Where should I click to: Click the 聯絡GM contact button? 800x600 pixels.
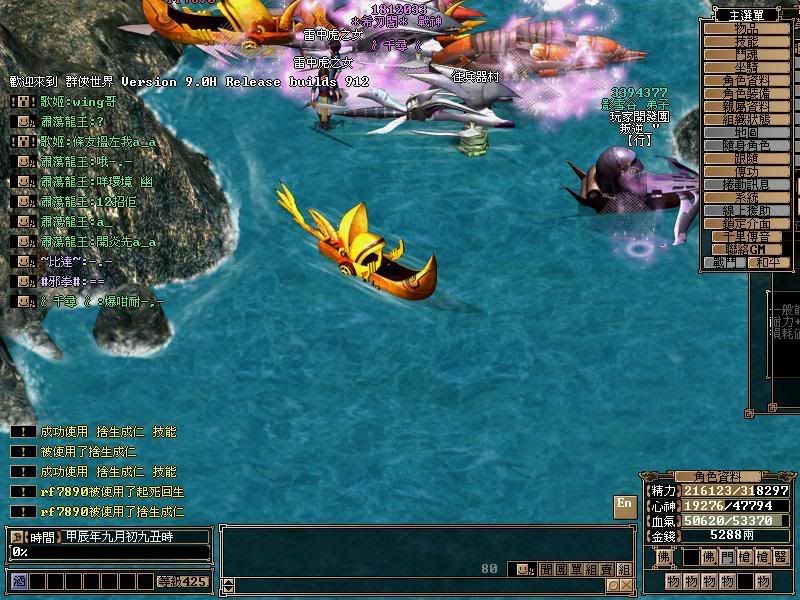pyautogui.click(x=747, y=249)
